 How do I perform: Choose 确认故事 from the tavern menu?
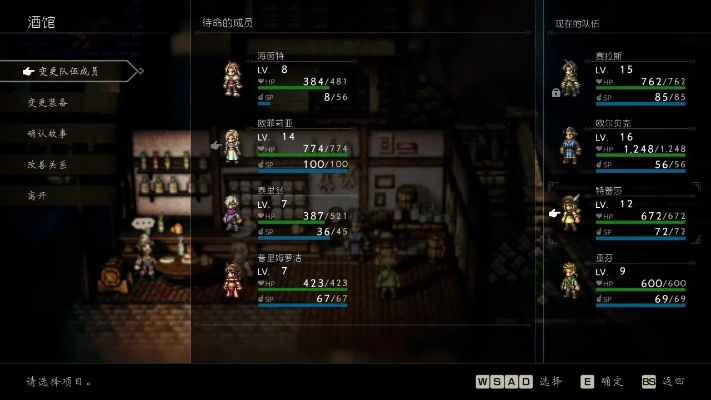click(49, 133)
